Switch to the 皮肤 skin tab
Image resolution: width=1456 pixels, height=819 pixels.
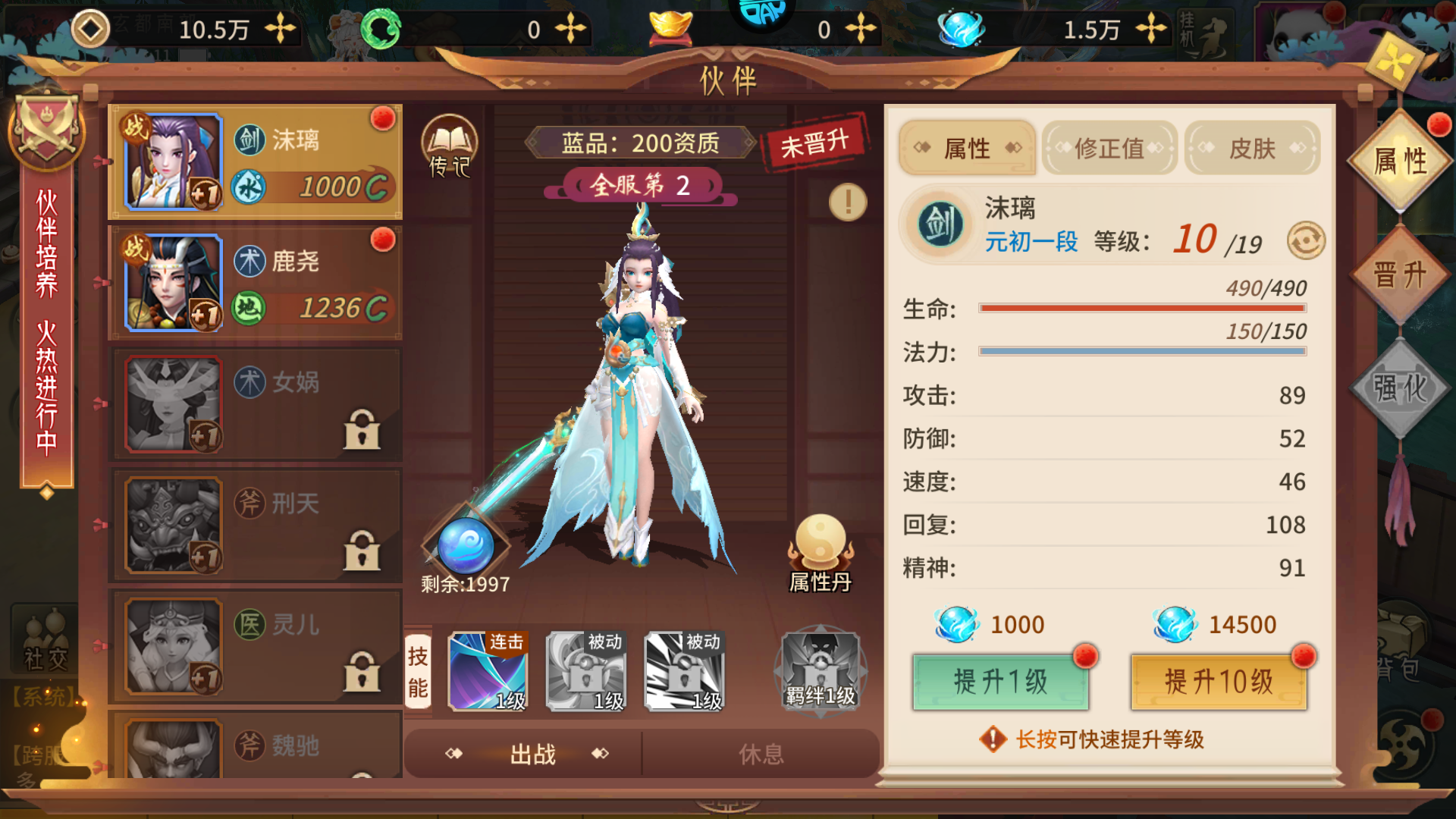click(1251, 147)
